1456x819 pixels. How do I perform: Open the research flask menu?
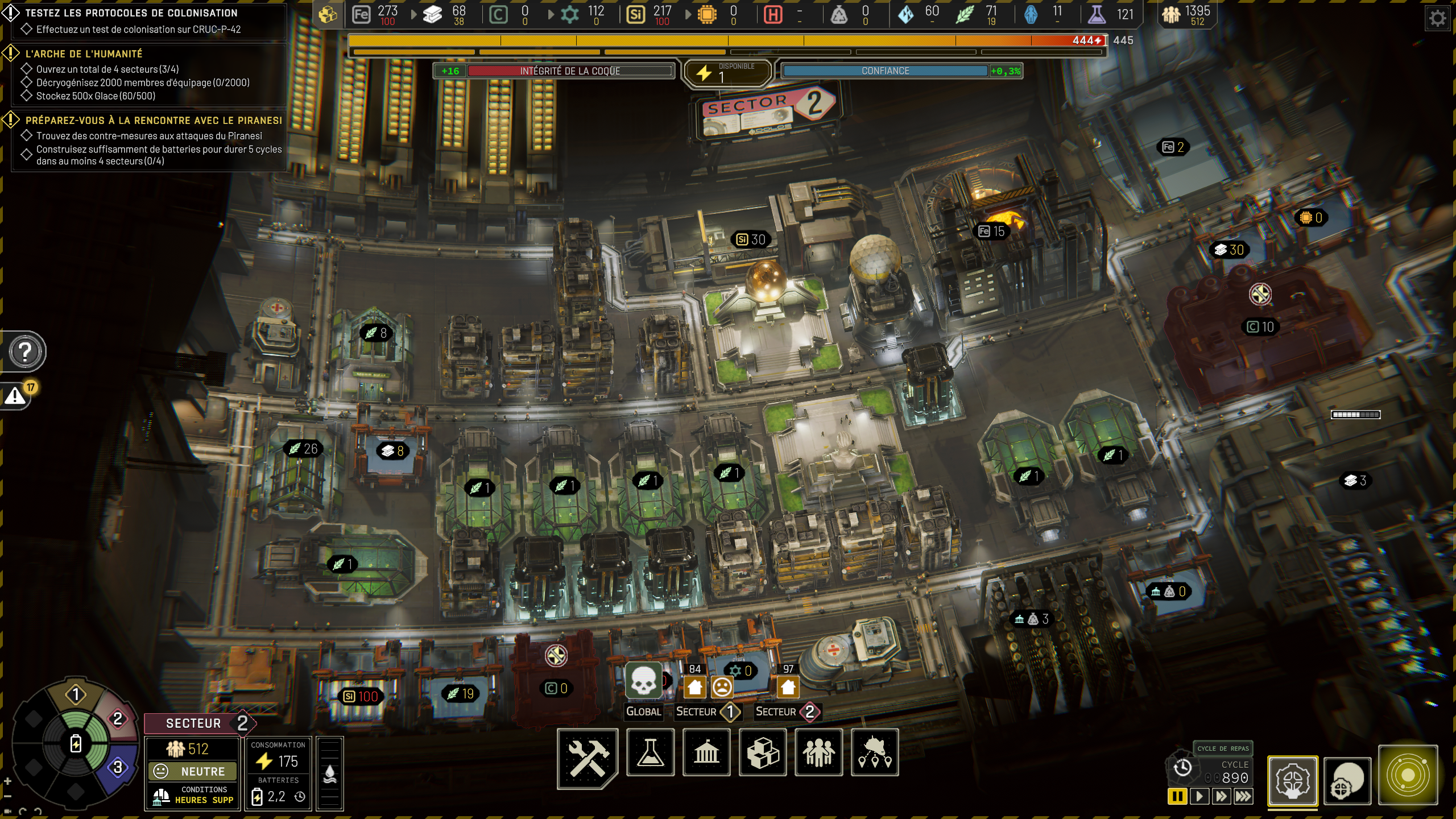(x=650, y=753)
